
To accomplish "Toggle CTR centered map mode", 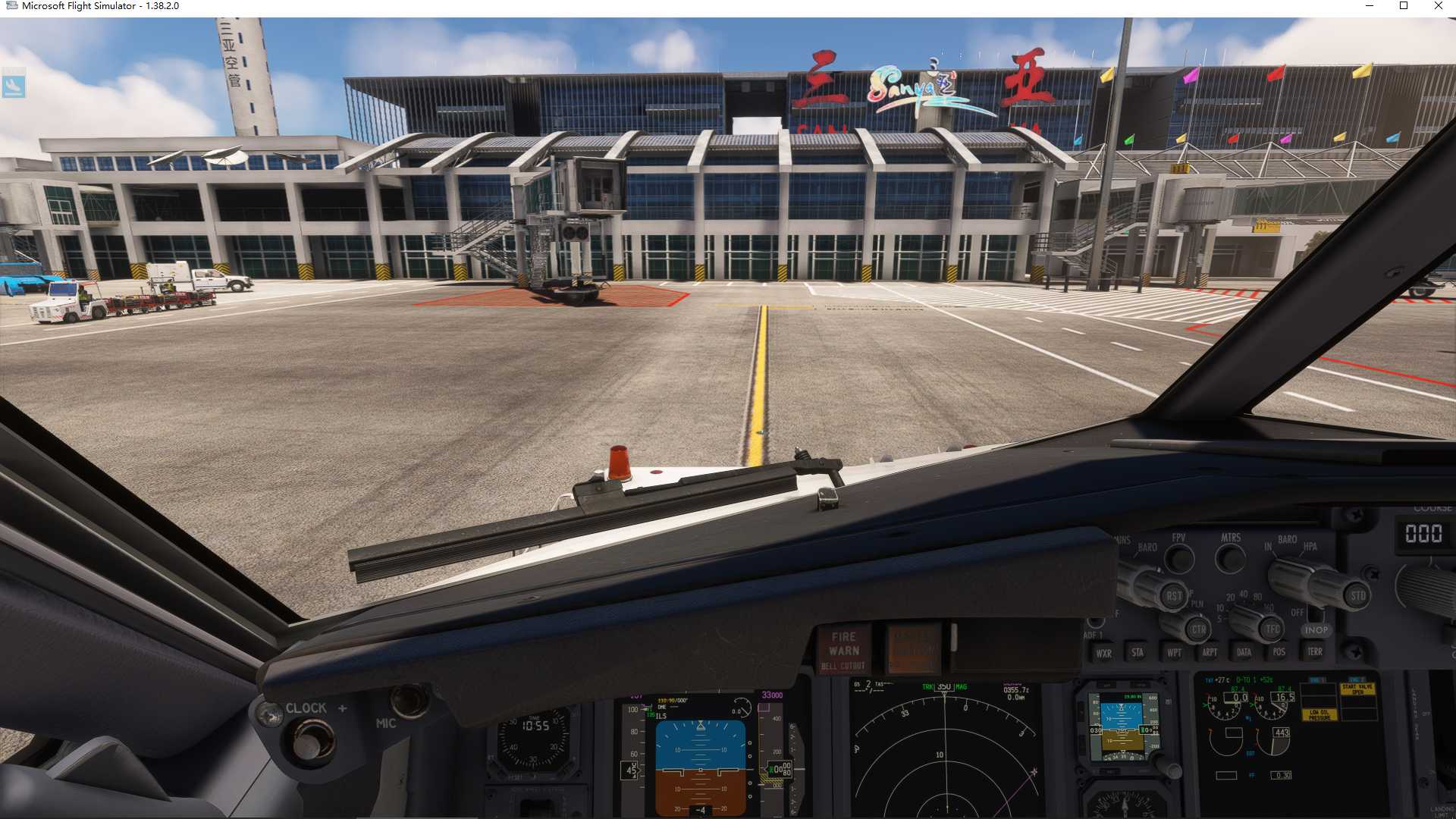I will [1200, 628].
